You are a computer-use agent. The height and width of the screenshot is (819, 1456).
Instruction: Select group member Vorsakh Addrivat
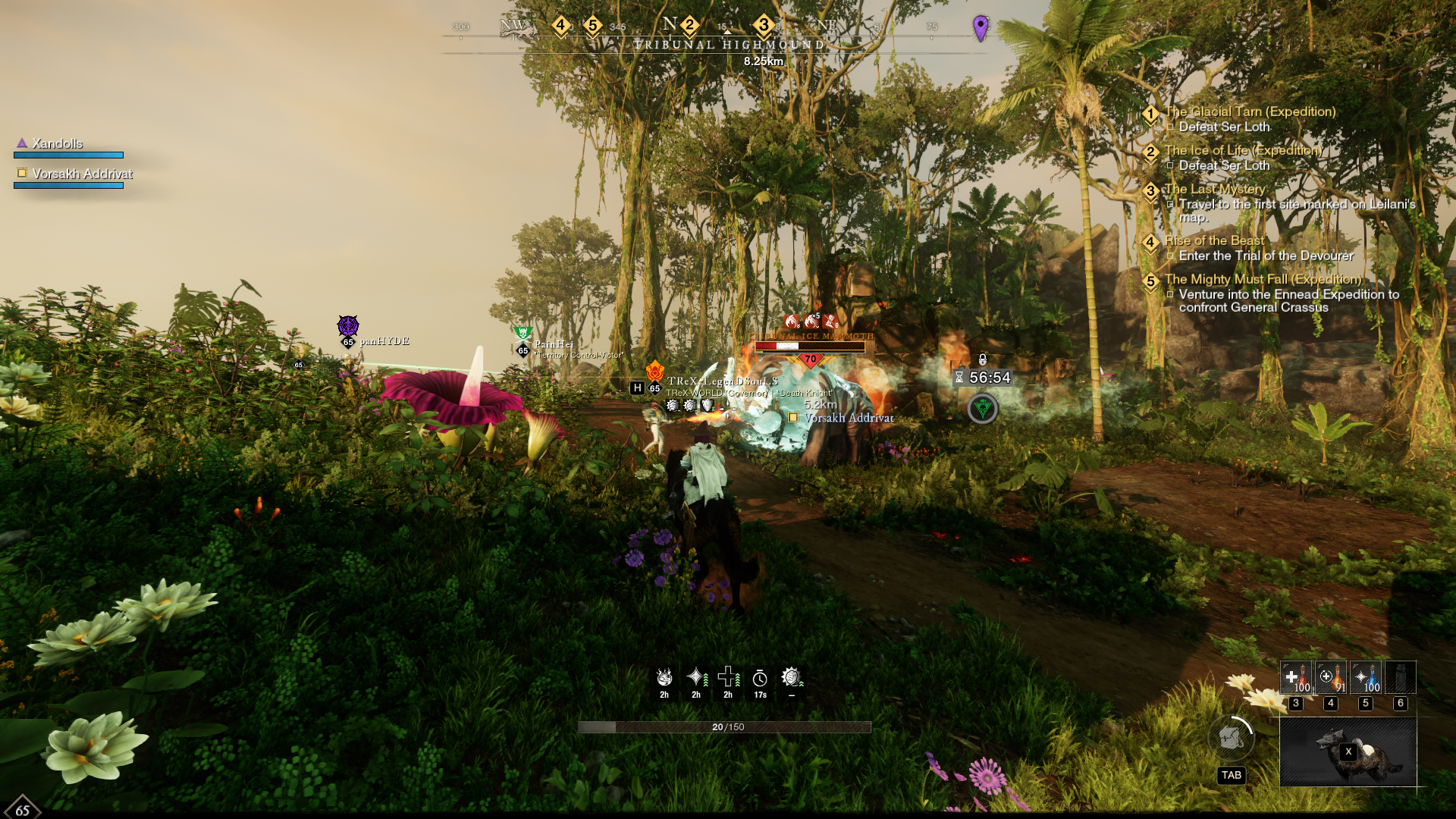tap(82, 174)
